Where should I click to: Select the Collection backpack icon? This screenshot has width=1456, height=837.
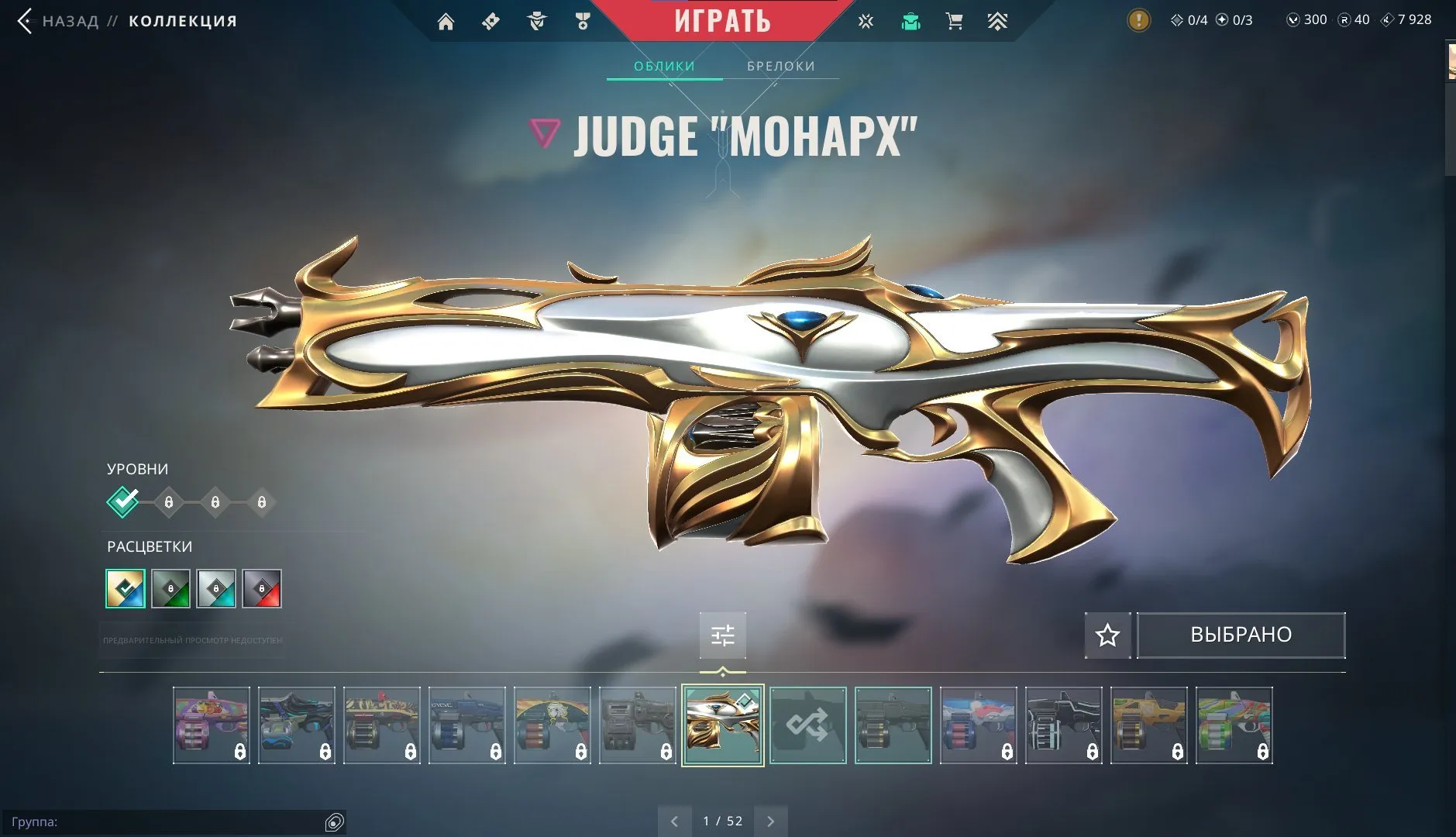pyautogui.click(x=910, y=21)
